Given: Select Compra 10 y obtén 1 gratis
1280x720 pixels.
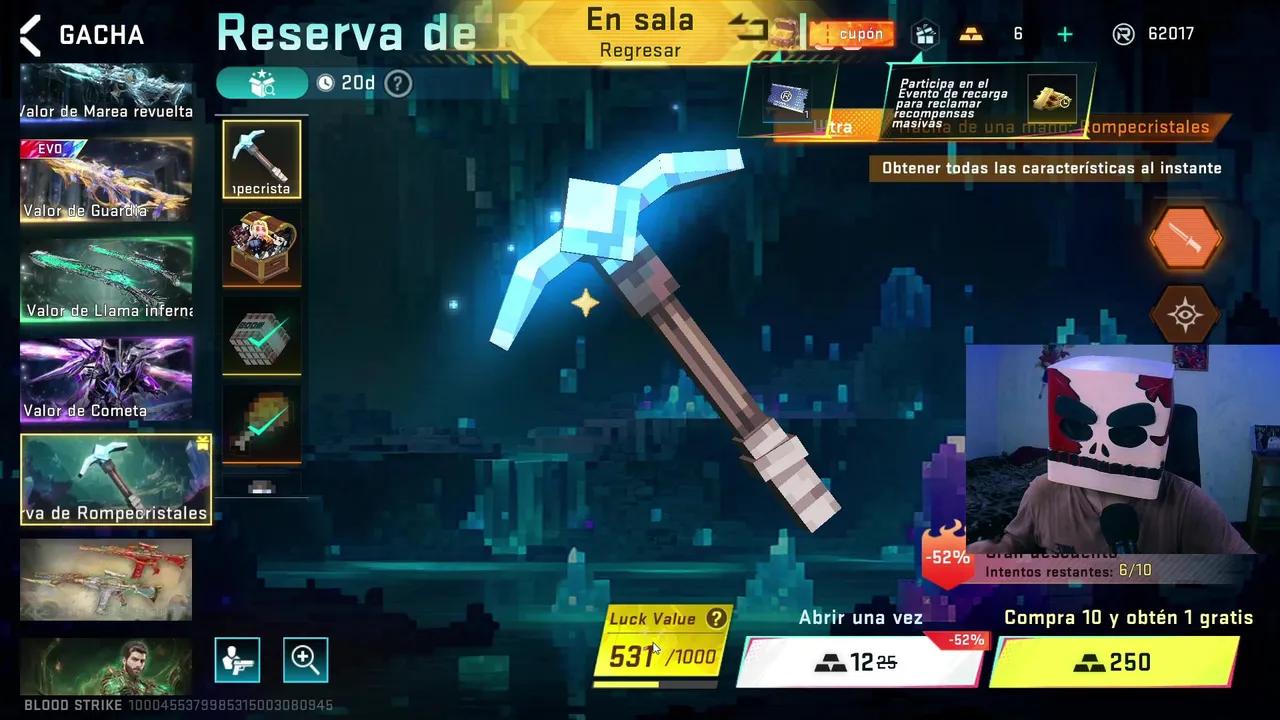Looking at the screenshot, I should 1114,661.
